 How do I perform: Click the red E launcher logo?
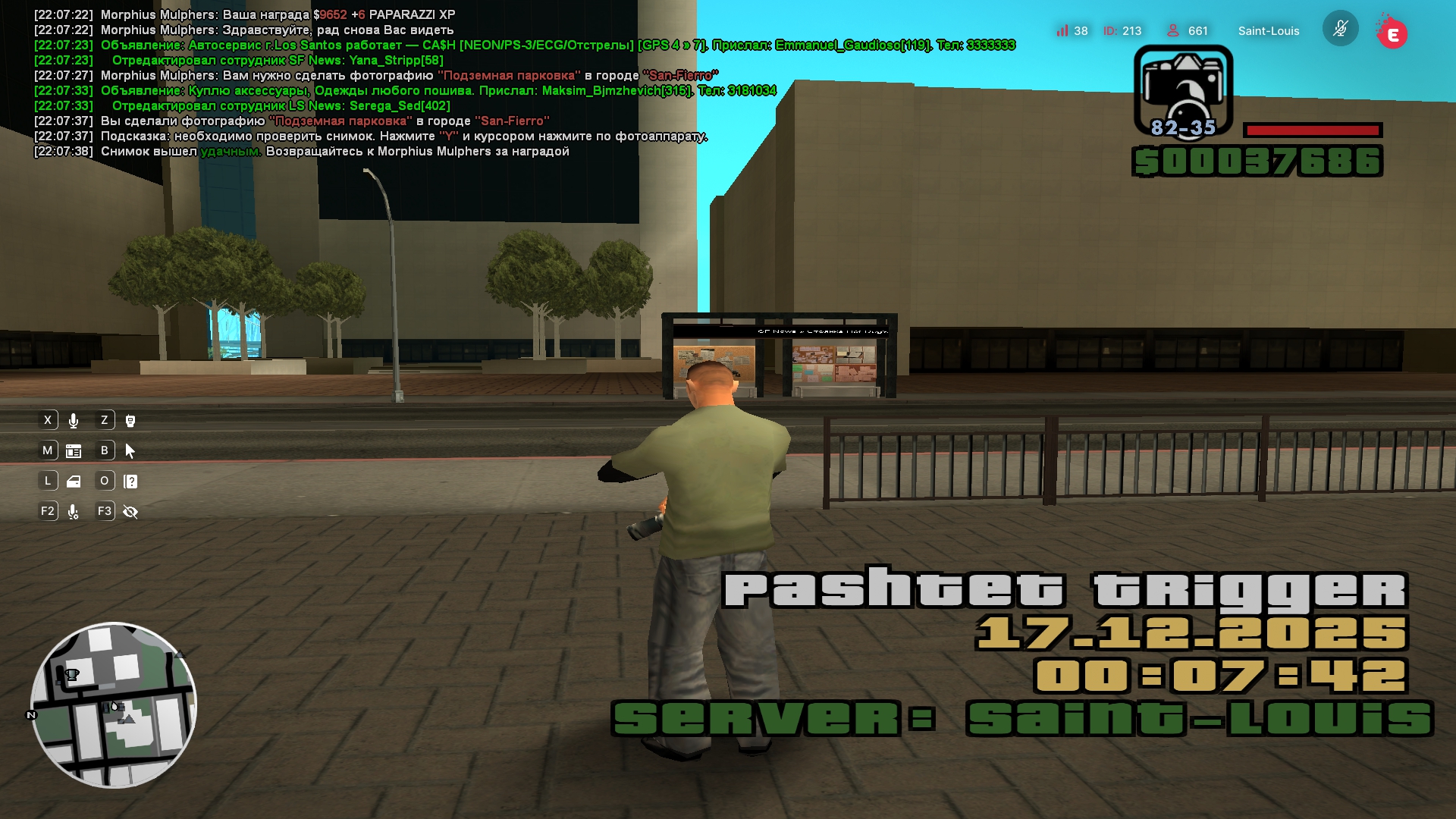point(1392,34)
